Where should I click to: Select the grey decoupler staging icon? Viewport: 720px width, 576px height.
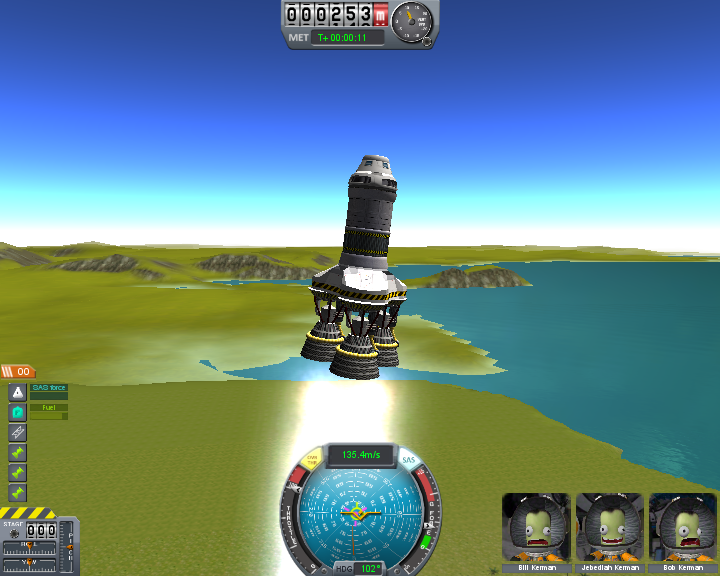pyautogui.click(x=17, y=432)
